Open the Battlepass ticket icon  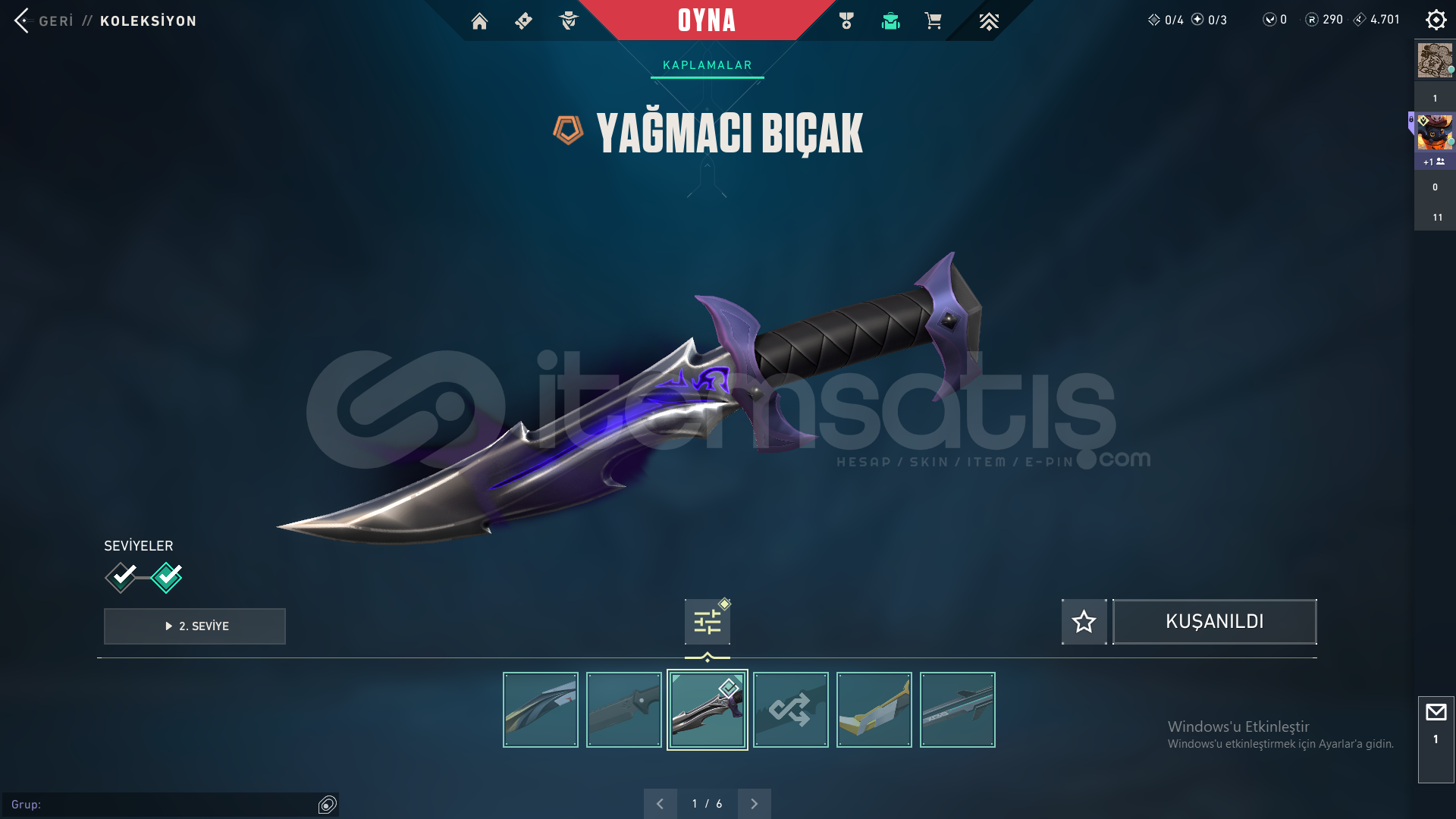(523, 21)
